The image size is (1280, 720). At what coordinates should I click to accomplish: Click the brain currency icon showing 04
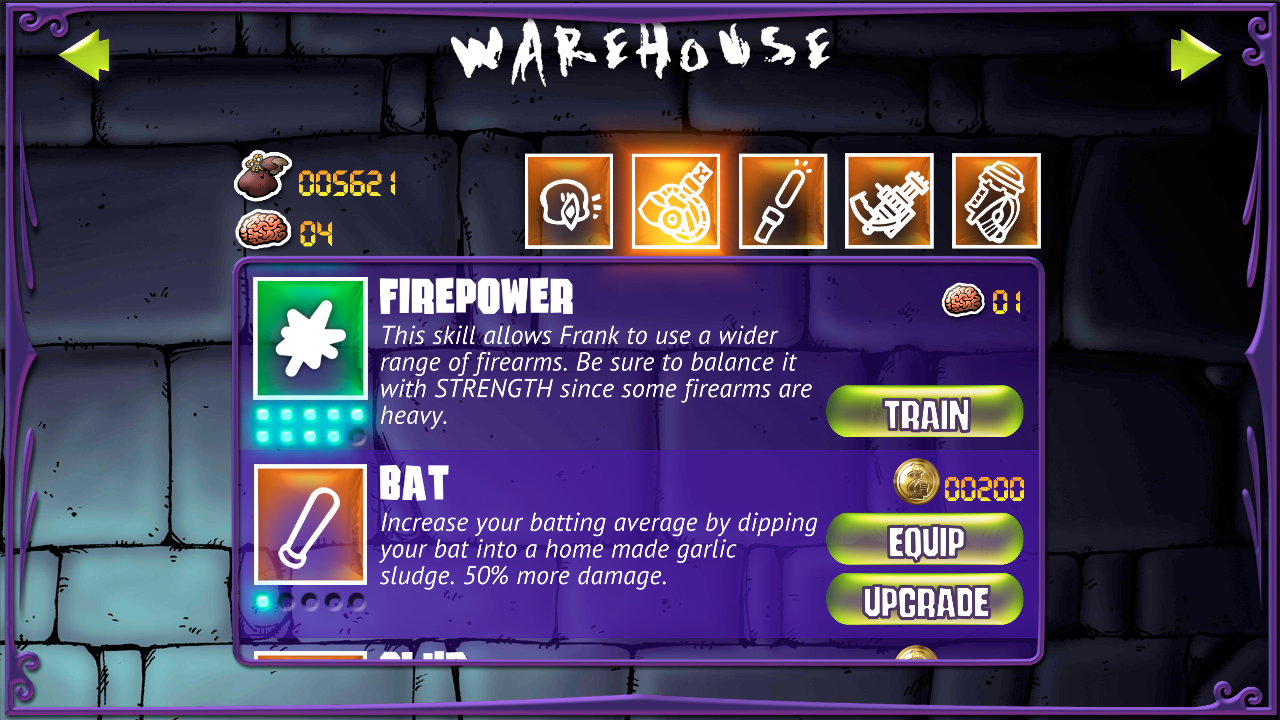[264, 229]
